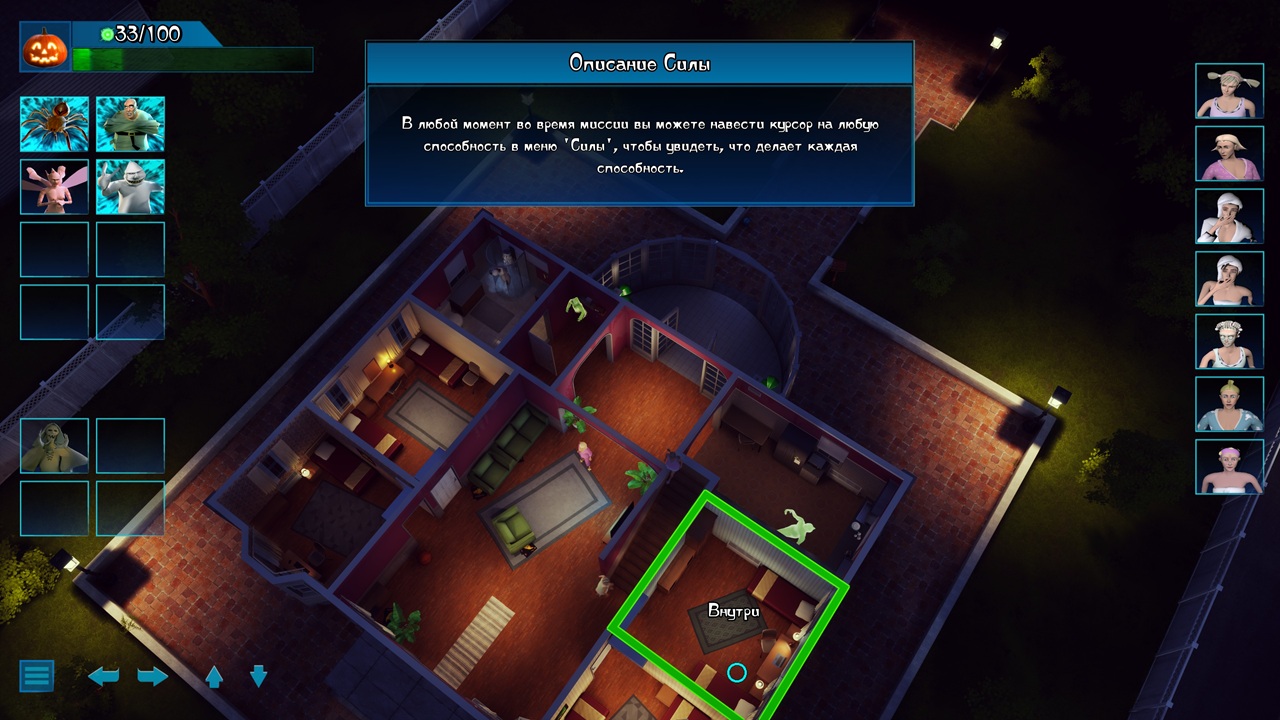The width and height of the screenshot is (1280, 720).
Task: Go down a floor with down arrow
Action: 258,676
